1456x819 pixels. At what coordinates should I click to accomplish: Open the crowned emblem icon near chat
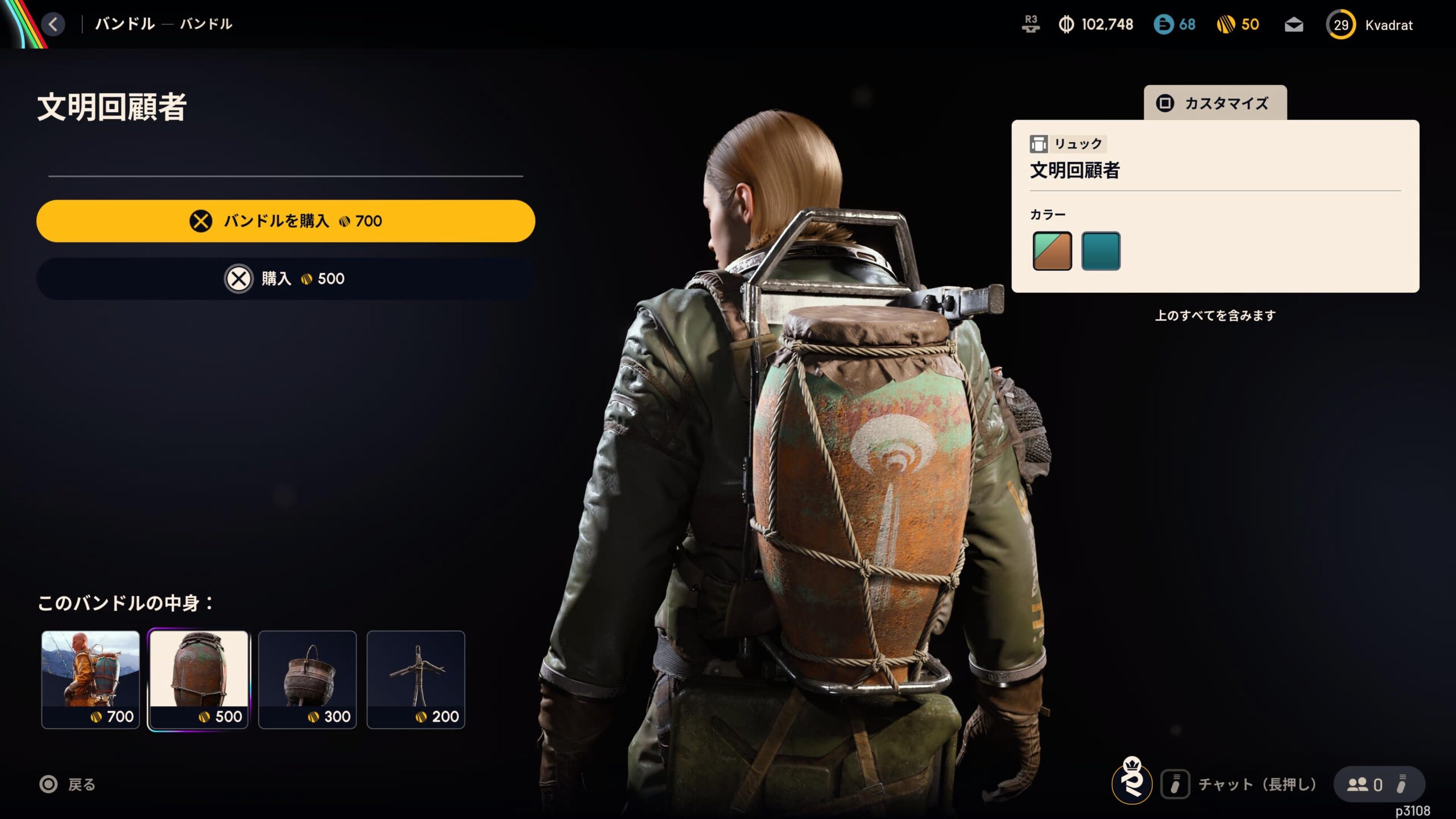pos(1132,781)
